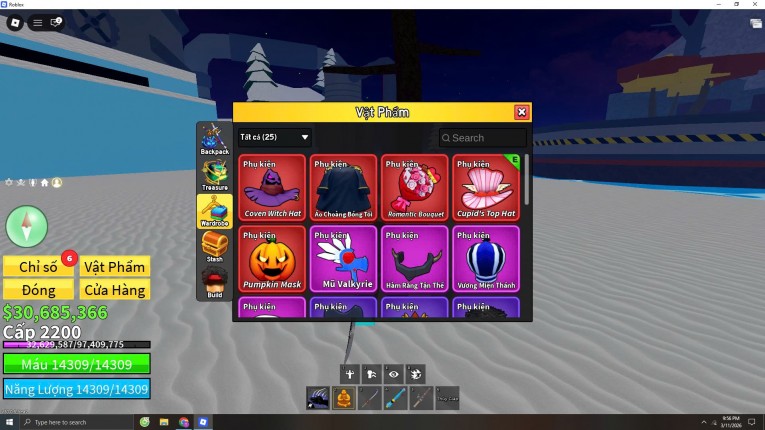Switch to the Build tab
Screen dimensions: 765x430
[x=215, y=283]
